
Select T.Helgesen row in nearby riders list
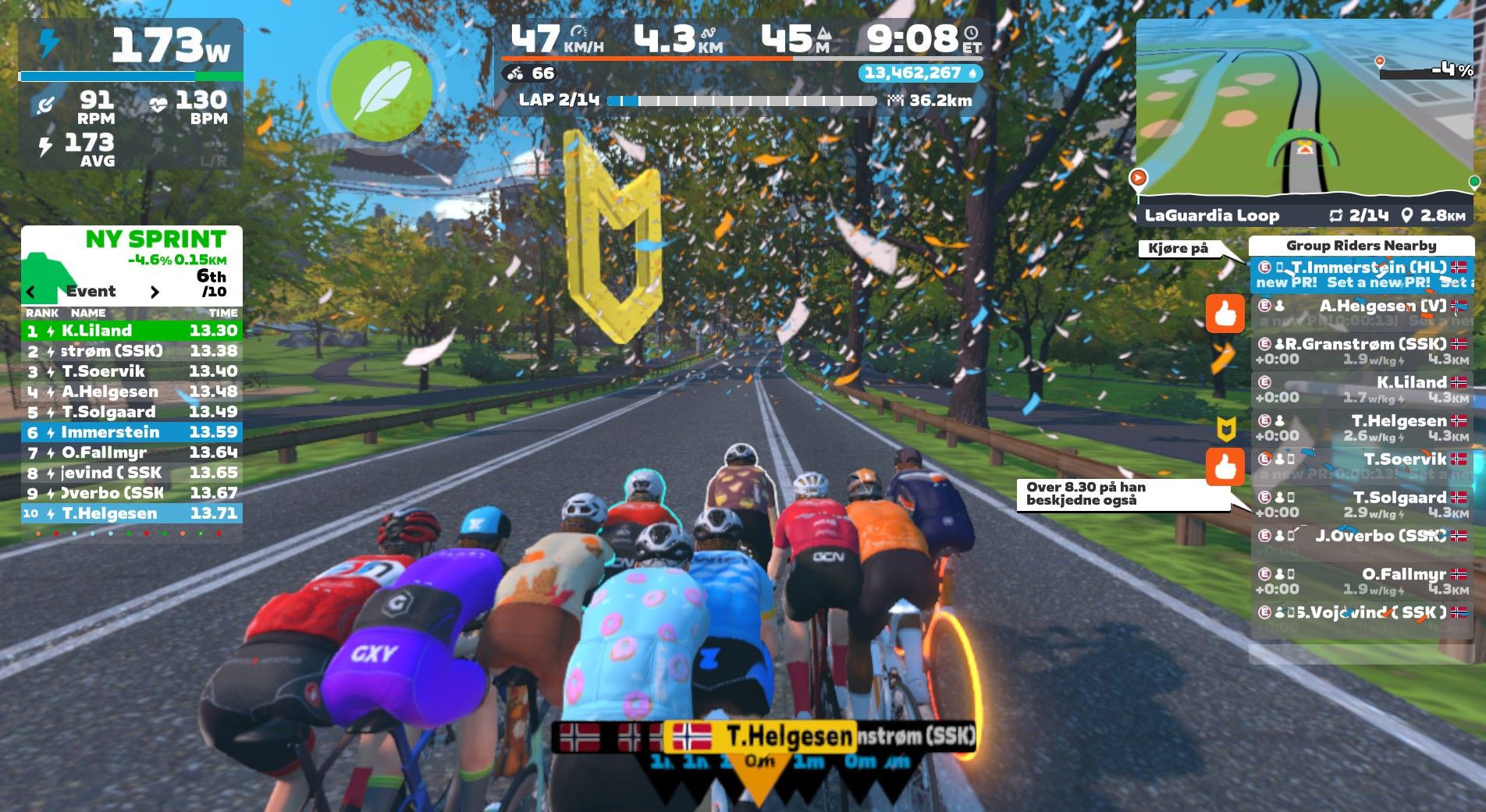pyautogui.click(x=1361, y=427)
